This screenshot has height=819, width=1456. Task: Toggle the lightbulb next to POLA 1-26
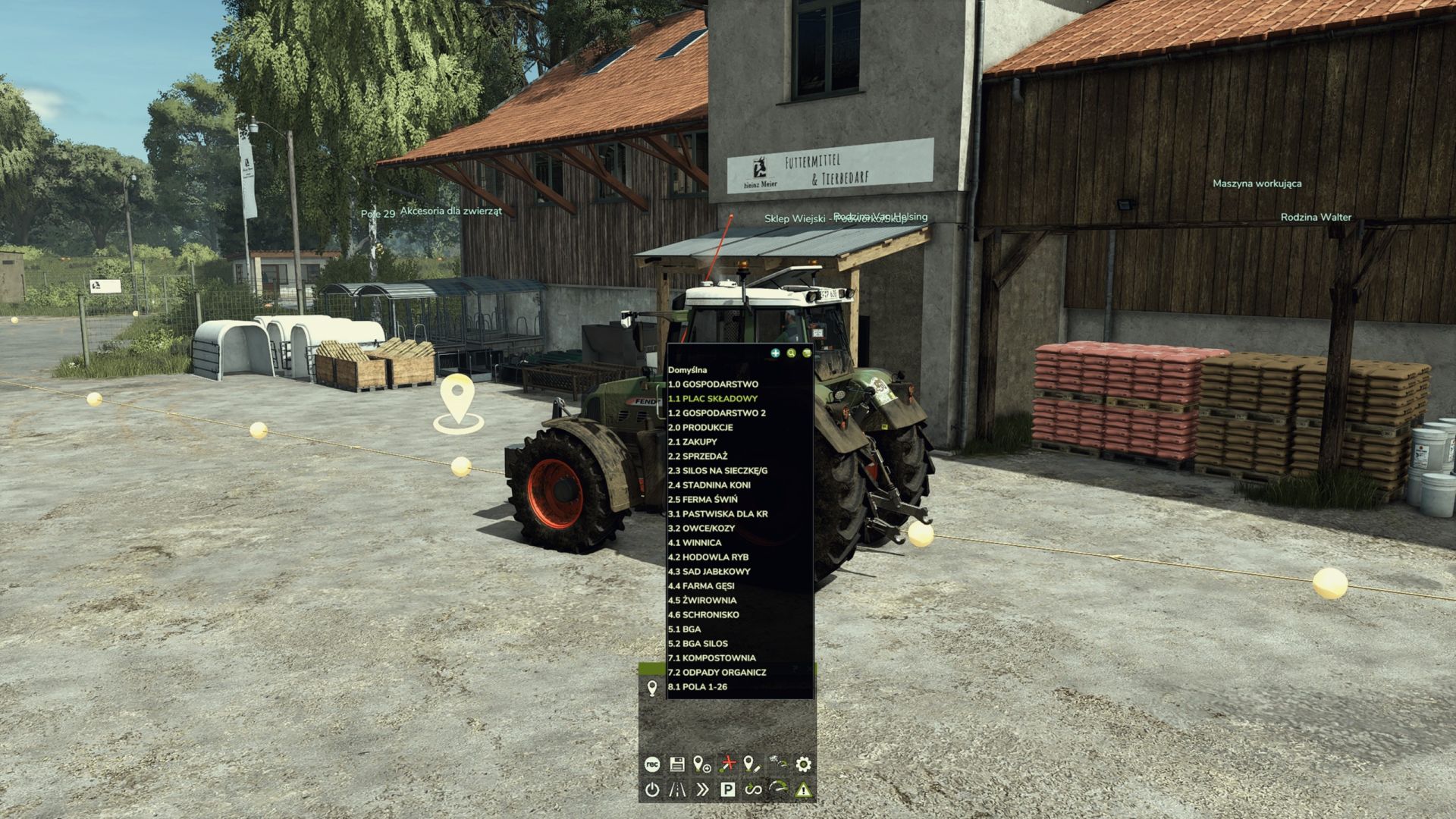pos(654,687)
